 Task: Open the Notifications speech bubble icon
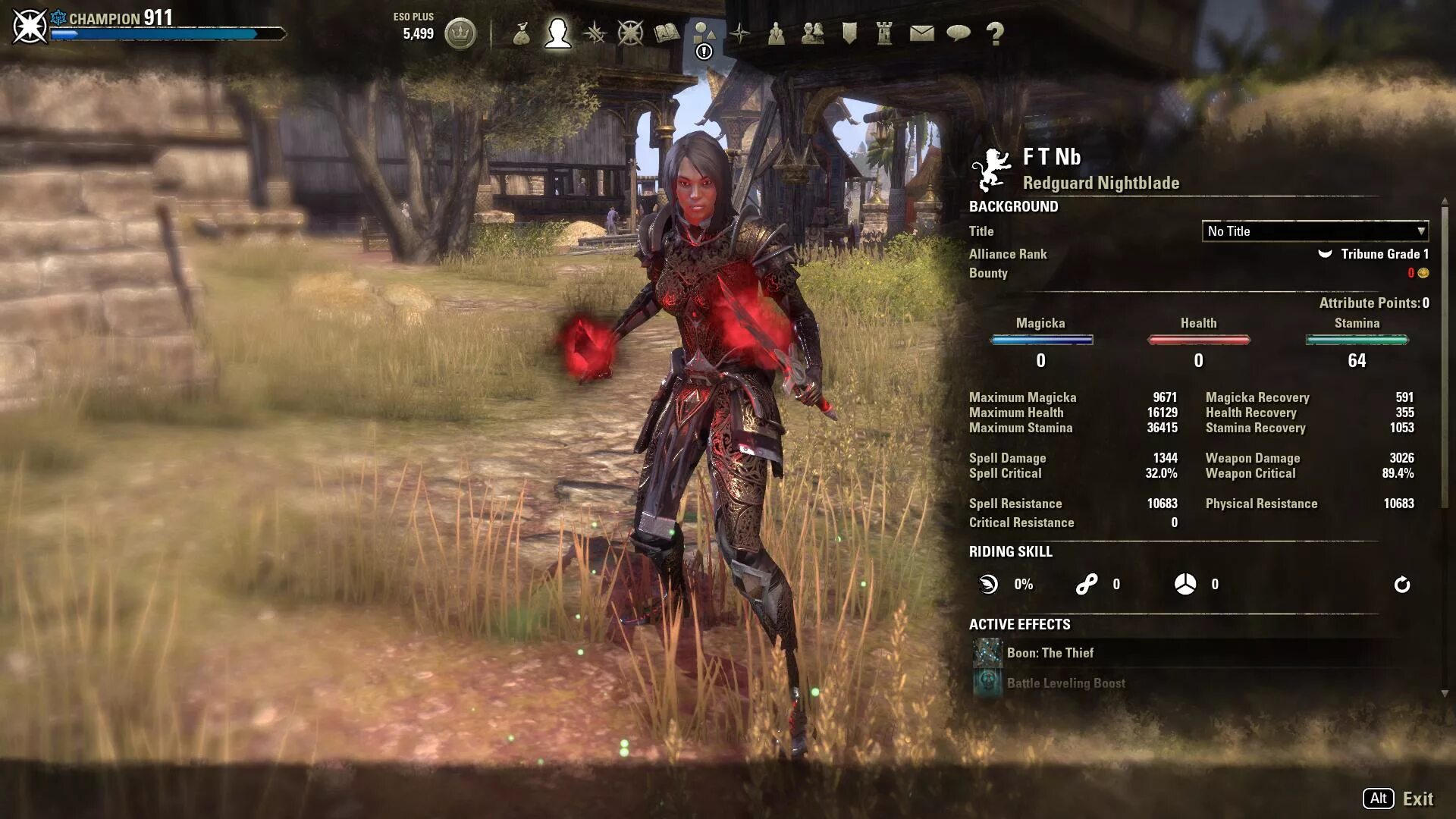tap(959, 33)
